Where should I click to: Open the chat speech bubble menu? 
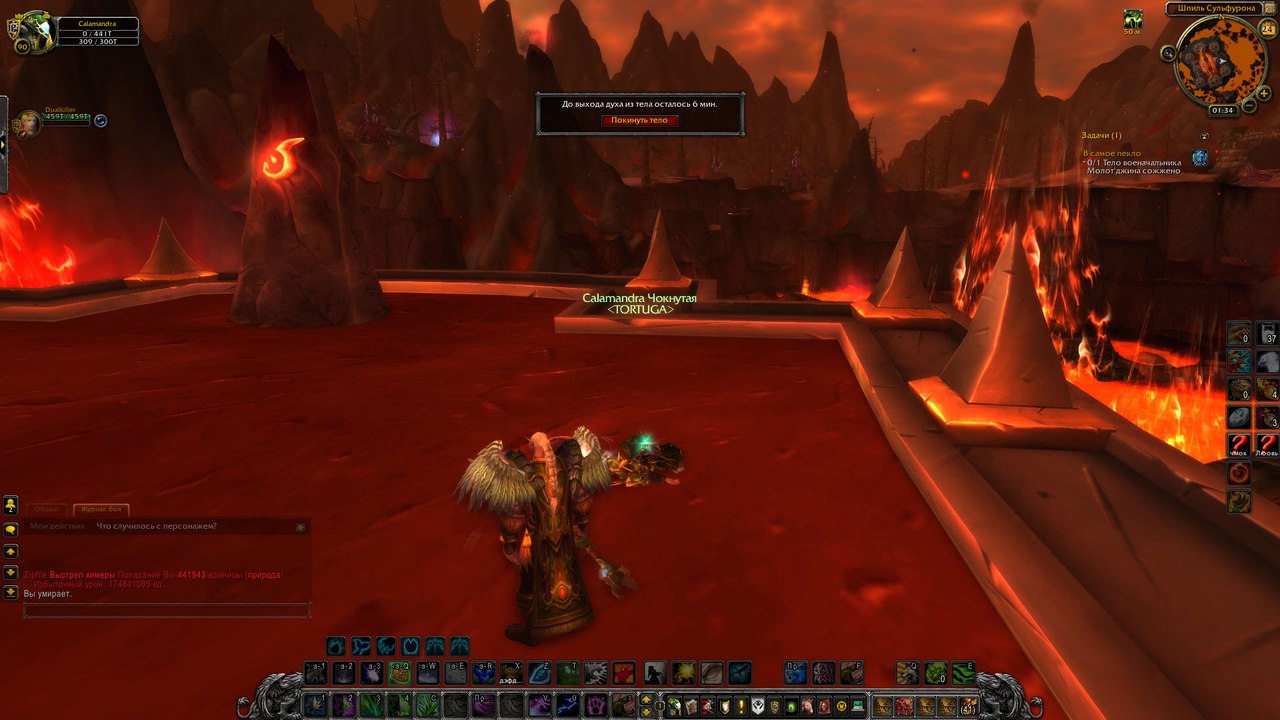pyautogui.click(x=11, y=529)
